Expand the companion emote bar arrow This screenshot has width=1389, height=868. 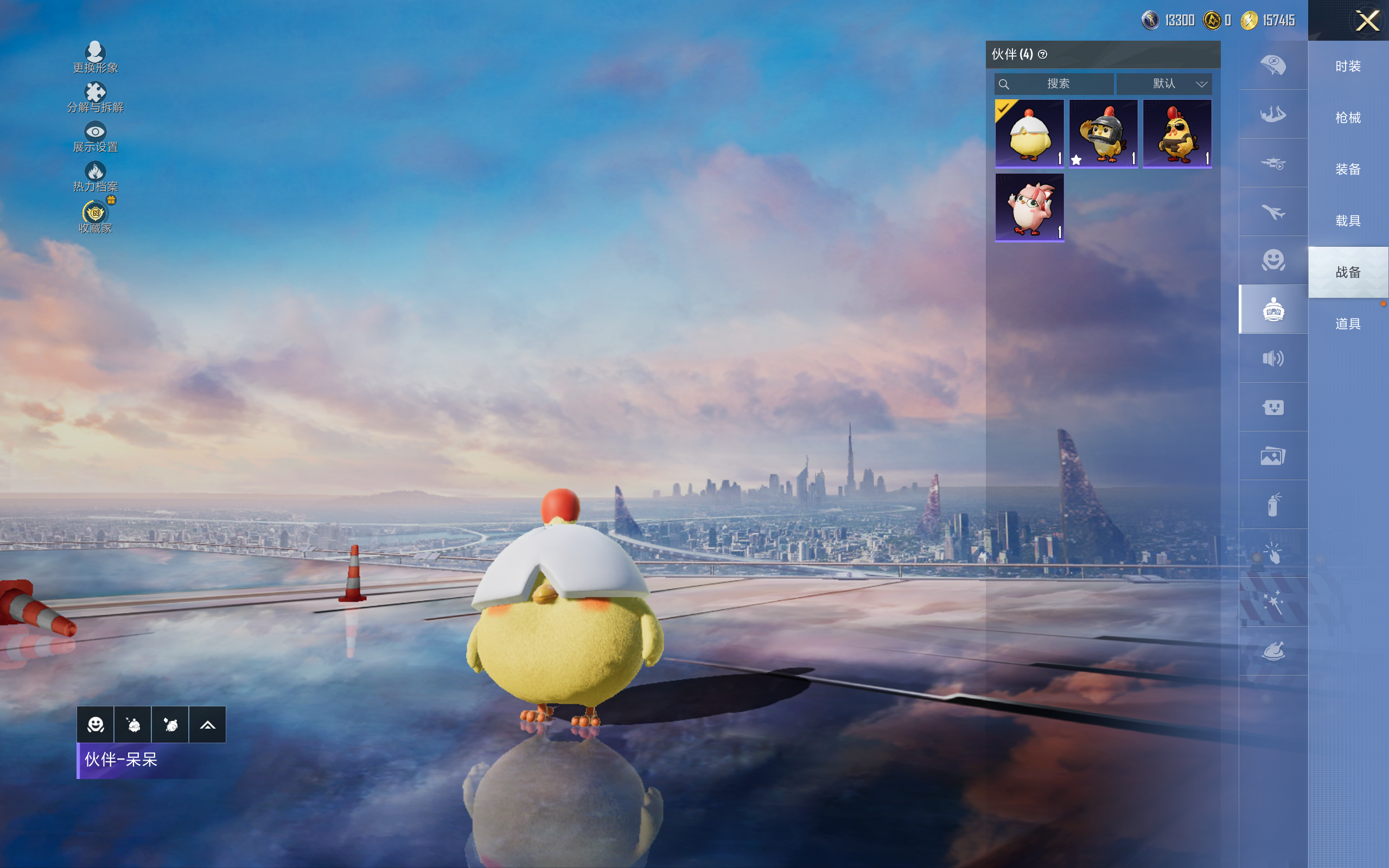[x=207, y=725]
